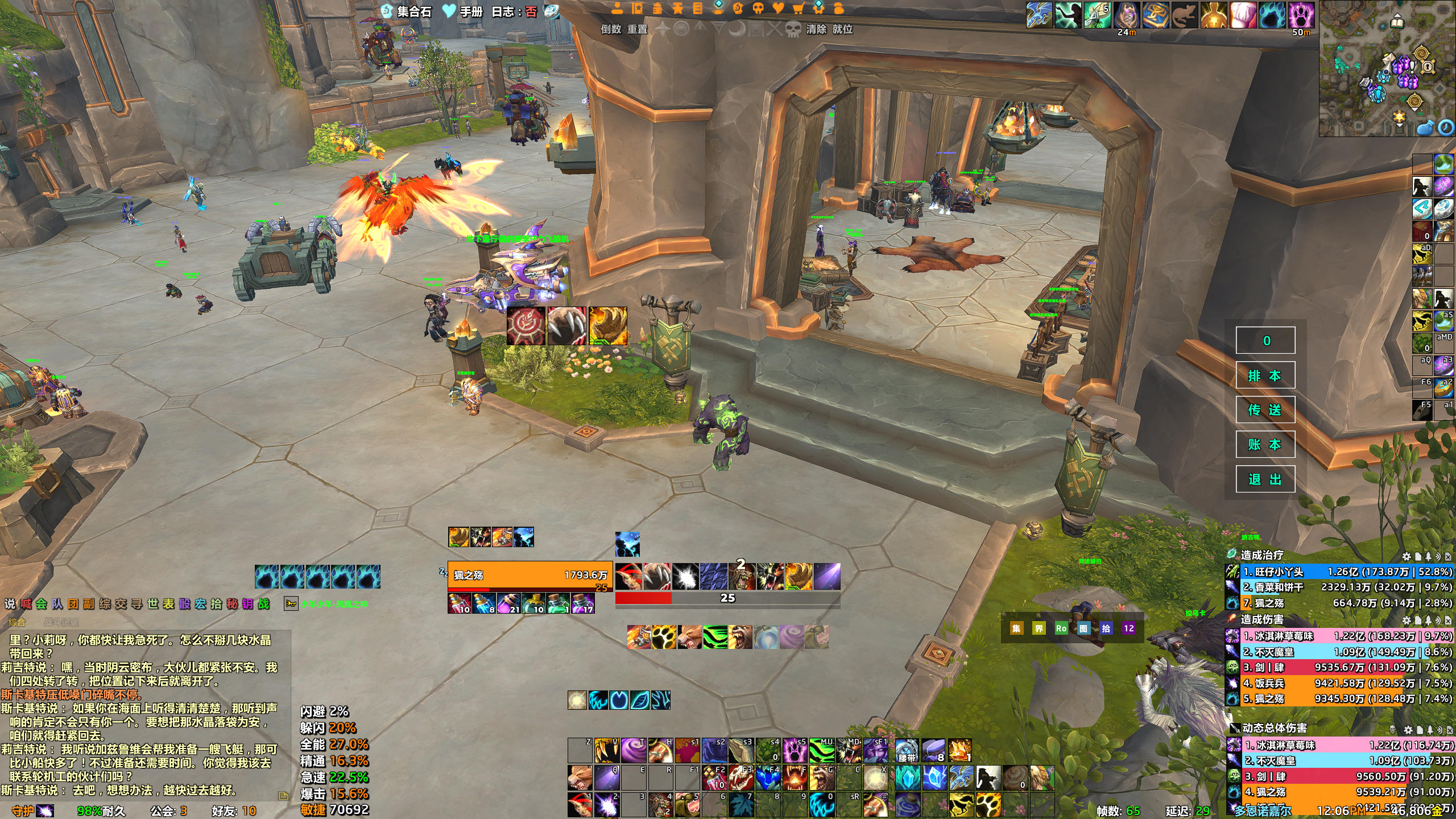Image resolution: width=1456 pixels, height=819 pixels.
Task: Clear raid markers with 清除
Action: 816,29
